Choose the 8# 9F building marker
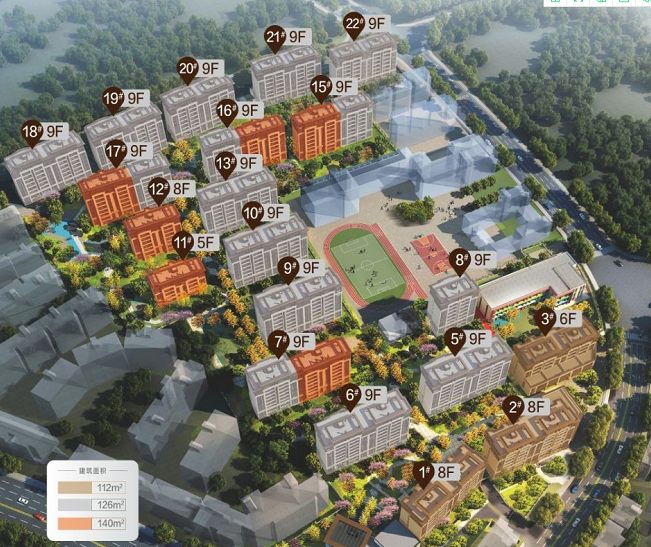Image resolution: width=651 pixels, height=547 pixels. pos(473,260)
